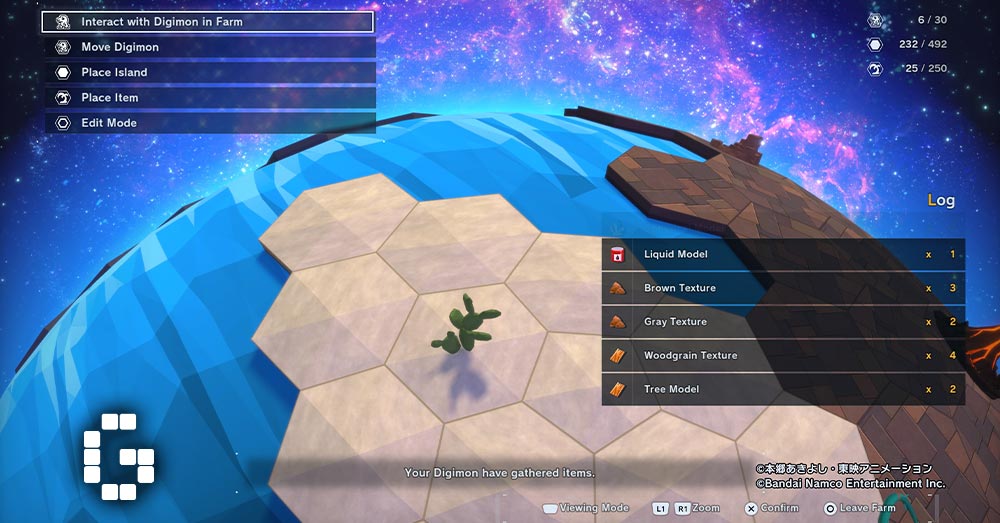Select the Liquid Model log row
Image resolution: width=1000 pixels, height=523 pixels.
[x=782, y=254]
